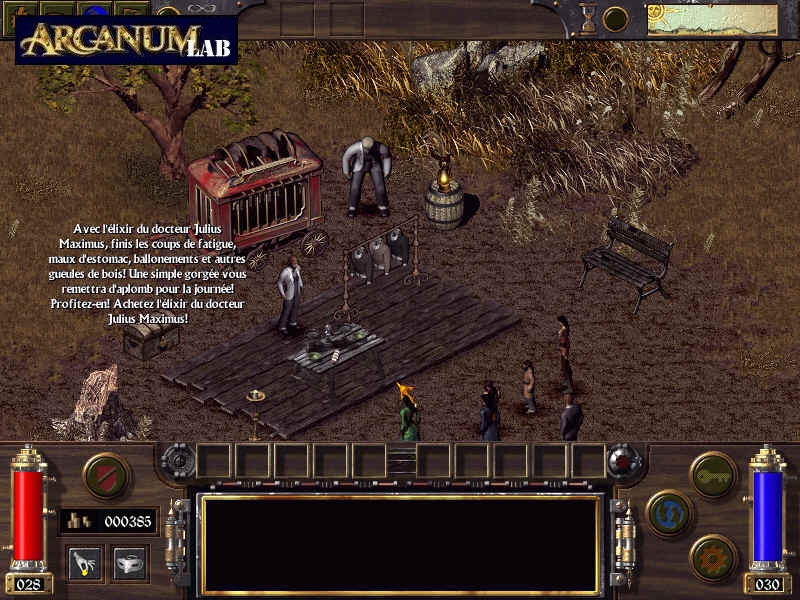Select the hand-with-item use icon

tap(84, 563)
